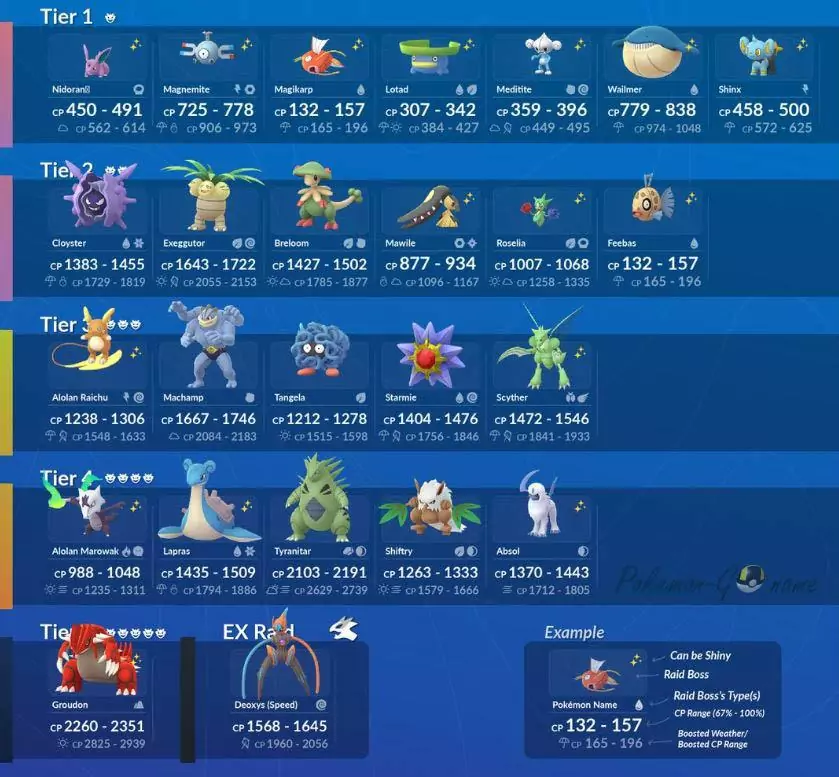
Task: Open the Shinx raid boss card
Action: 764,88
